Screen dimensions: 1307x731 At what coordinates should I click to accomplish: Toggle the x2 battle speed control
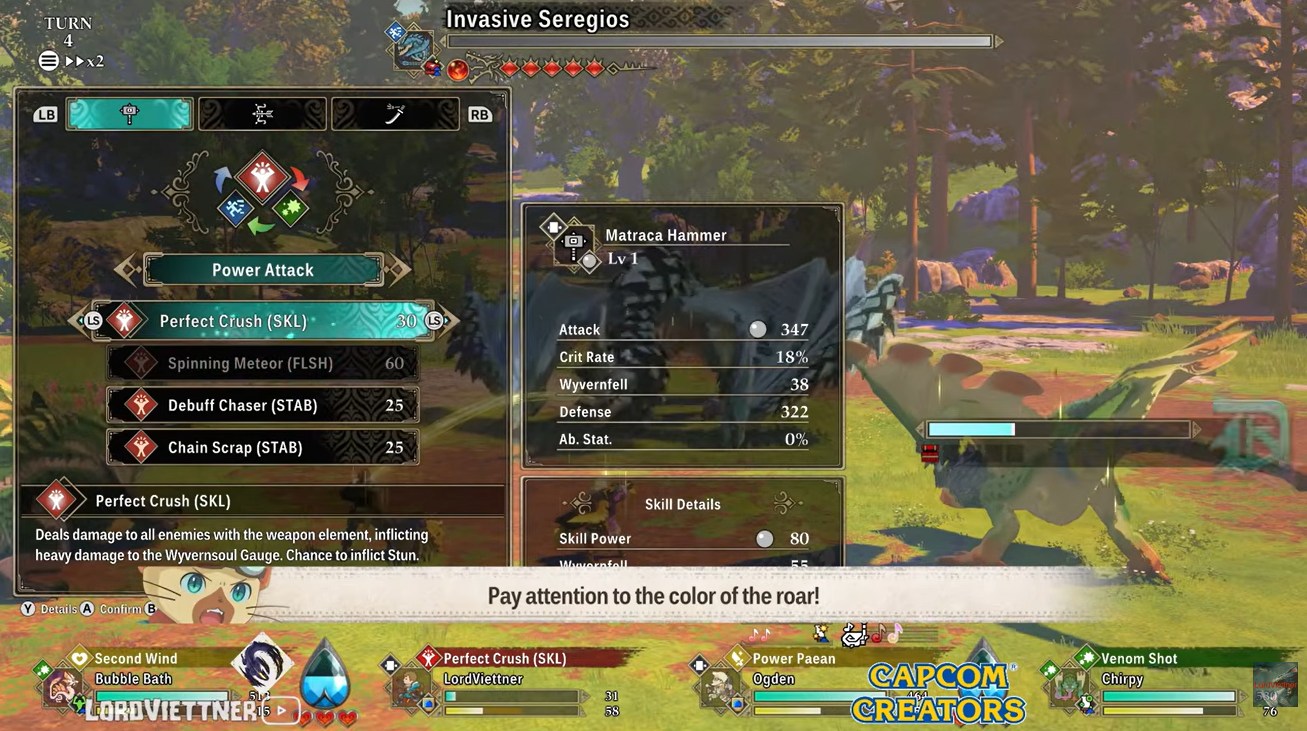click(85, 61)
